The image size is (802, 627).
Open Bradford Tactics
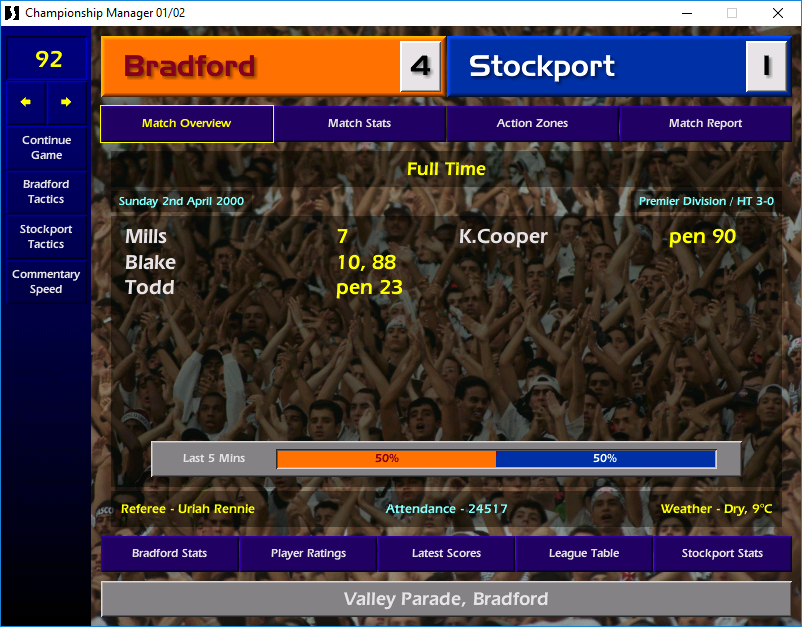click(46, 192)
